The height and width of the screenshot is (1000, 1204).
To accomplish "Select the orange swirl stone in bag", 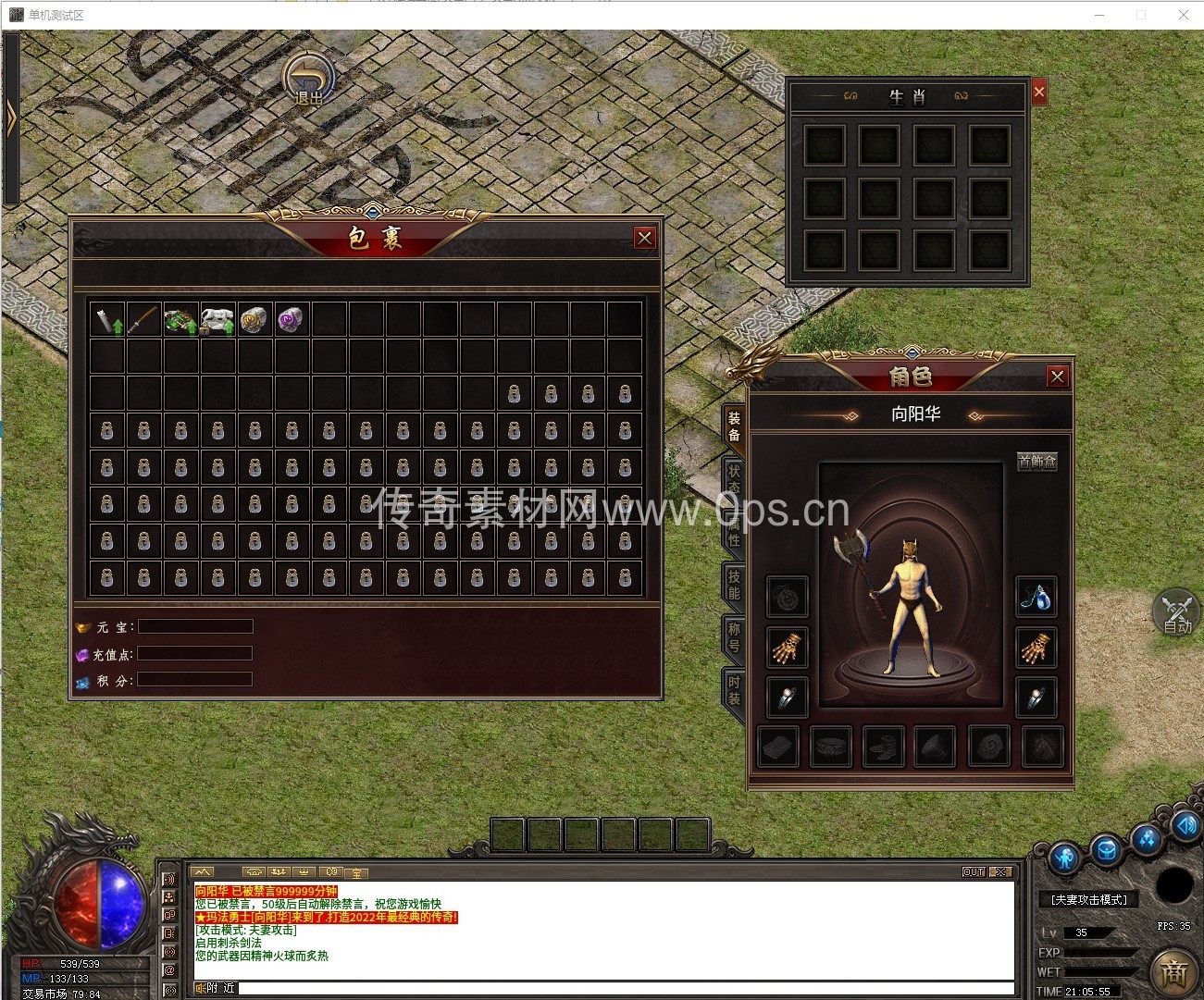I will pyautogui.click(x=254, y=320).
